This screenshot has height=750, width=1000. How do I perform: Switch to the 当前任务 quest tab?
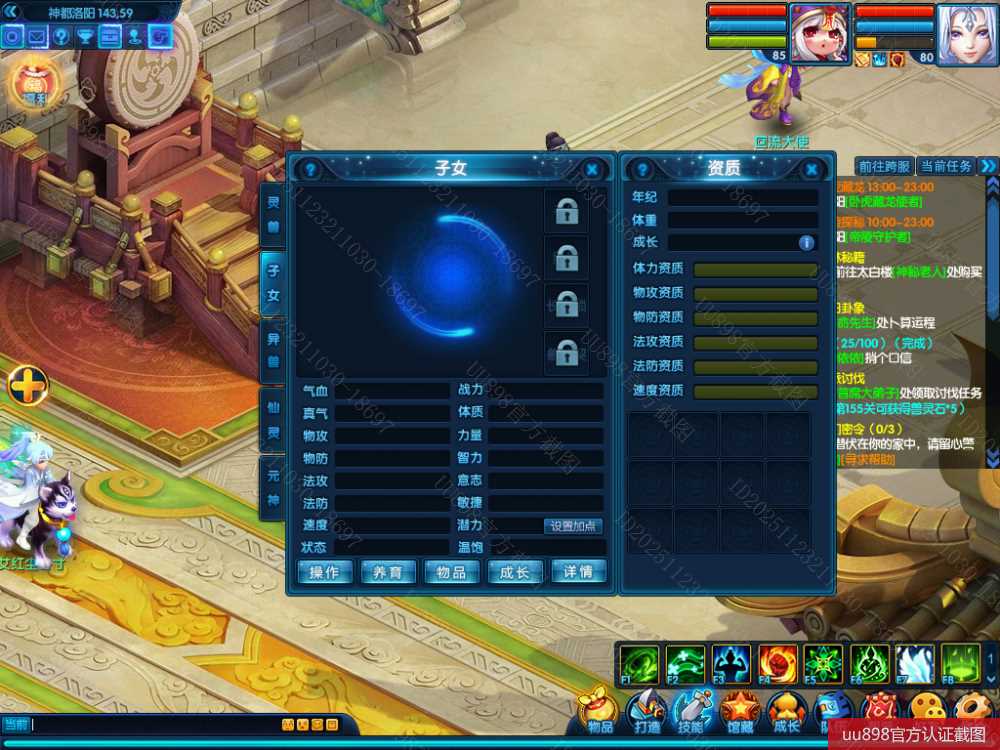[x=945, y=166]
